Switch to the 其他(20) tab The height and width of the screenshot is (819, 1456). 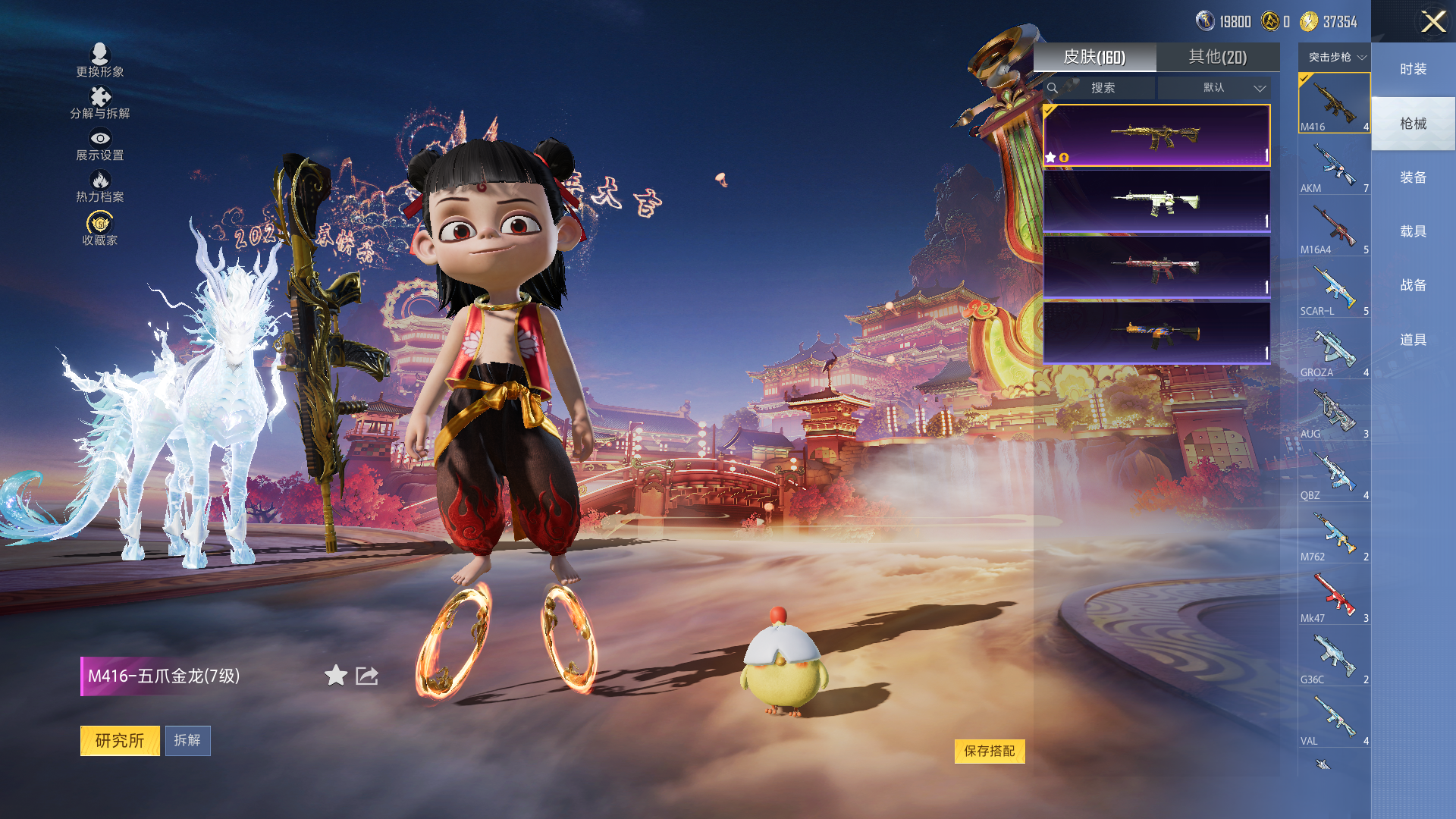[1217, 57]
